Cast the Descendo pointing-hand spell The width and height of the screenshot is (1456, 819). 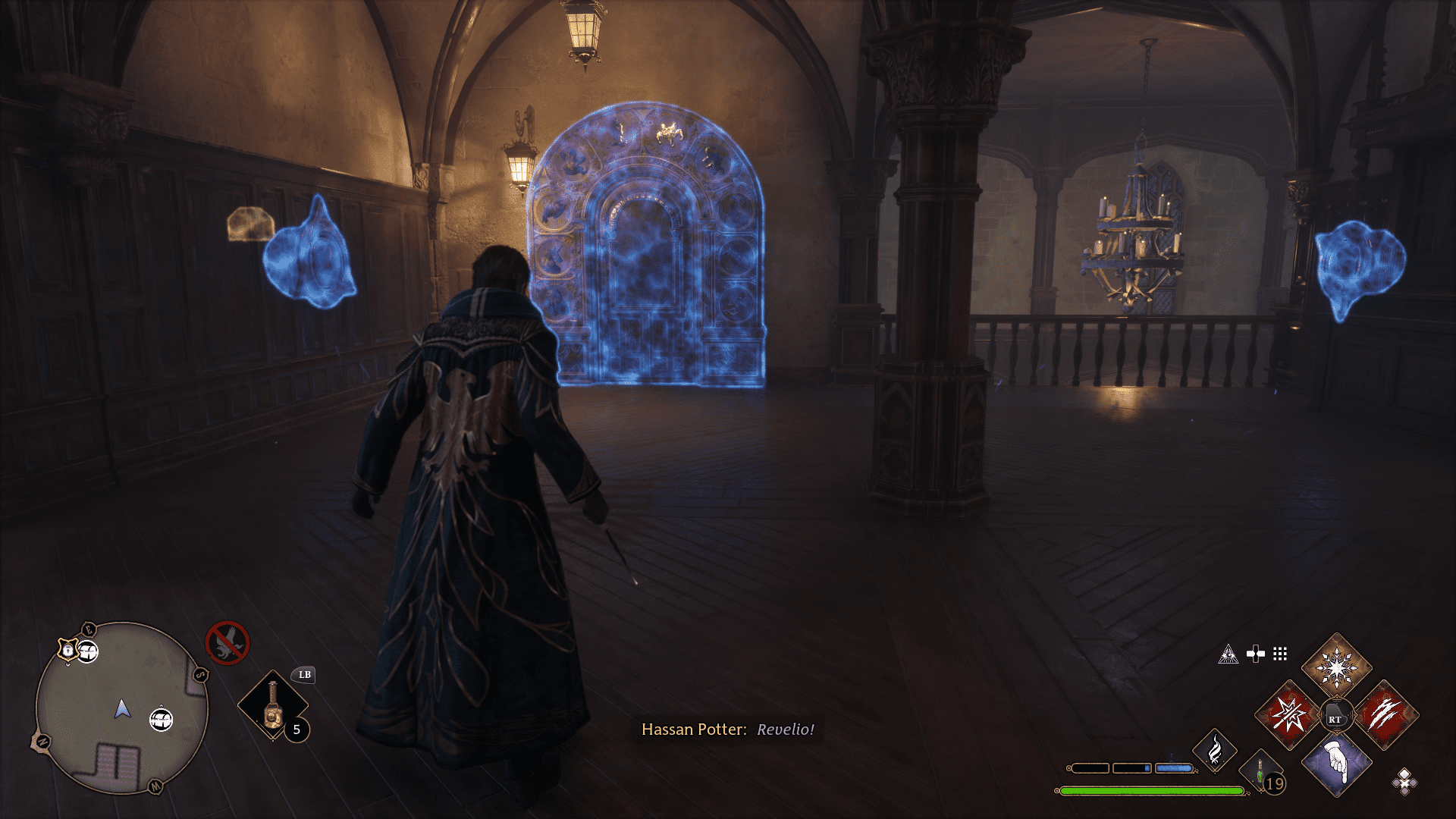pos(1336,769)
